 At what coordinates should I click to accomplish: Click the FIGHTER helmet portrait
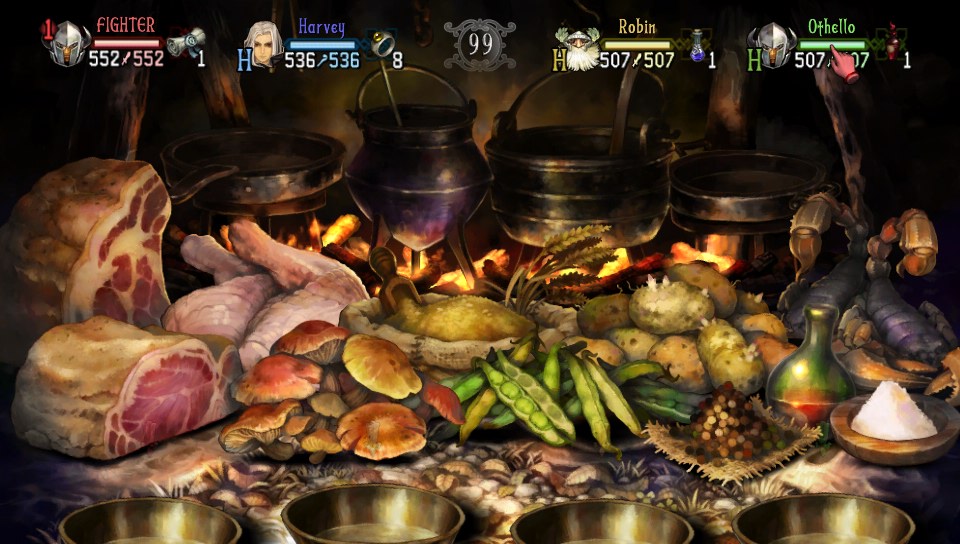coord(68,45)
